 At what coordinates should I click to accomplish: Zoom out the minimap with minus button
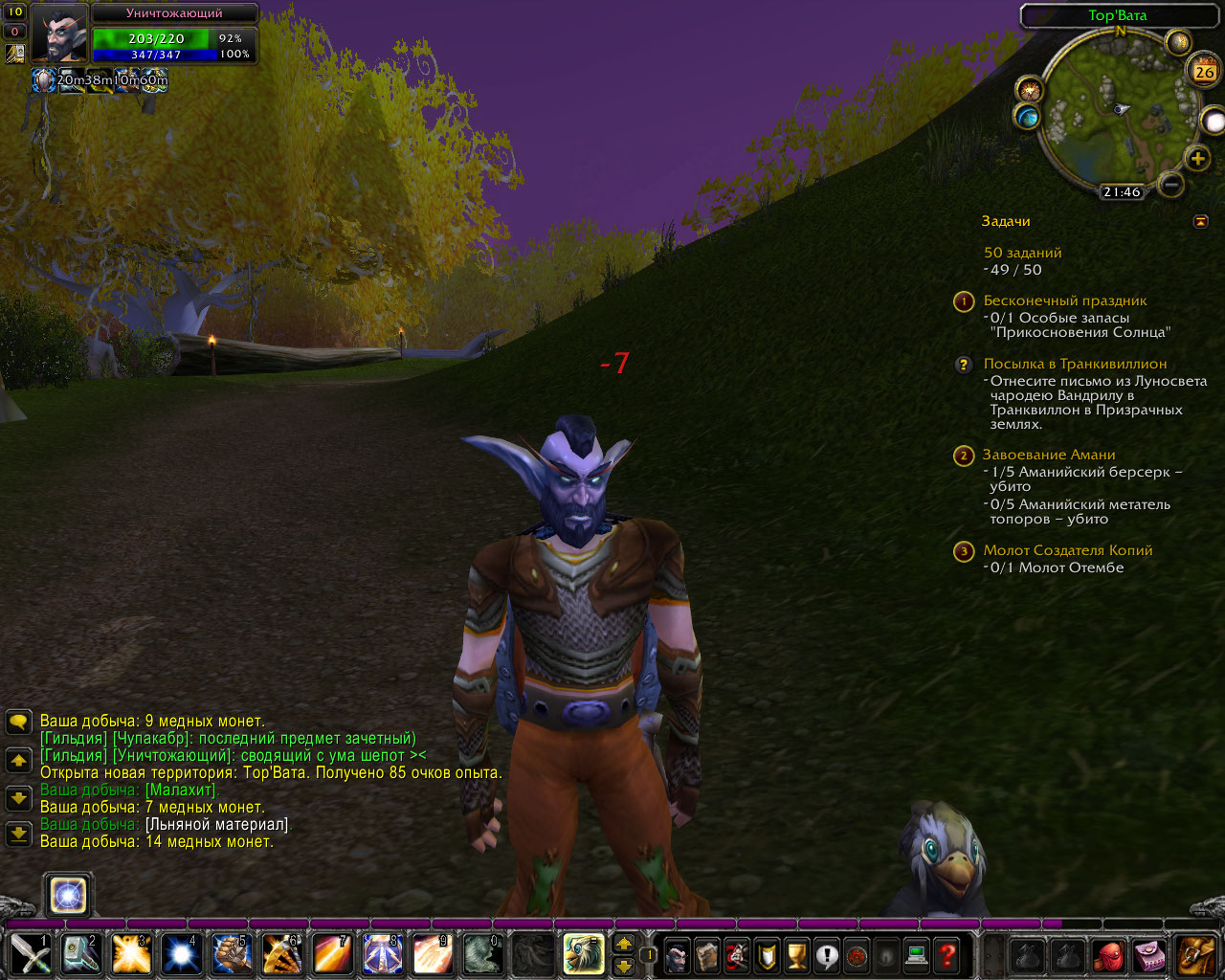tap(1169, 183)
